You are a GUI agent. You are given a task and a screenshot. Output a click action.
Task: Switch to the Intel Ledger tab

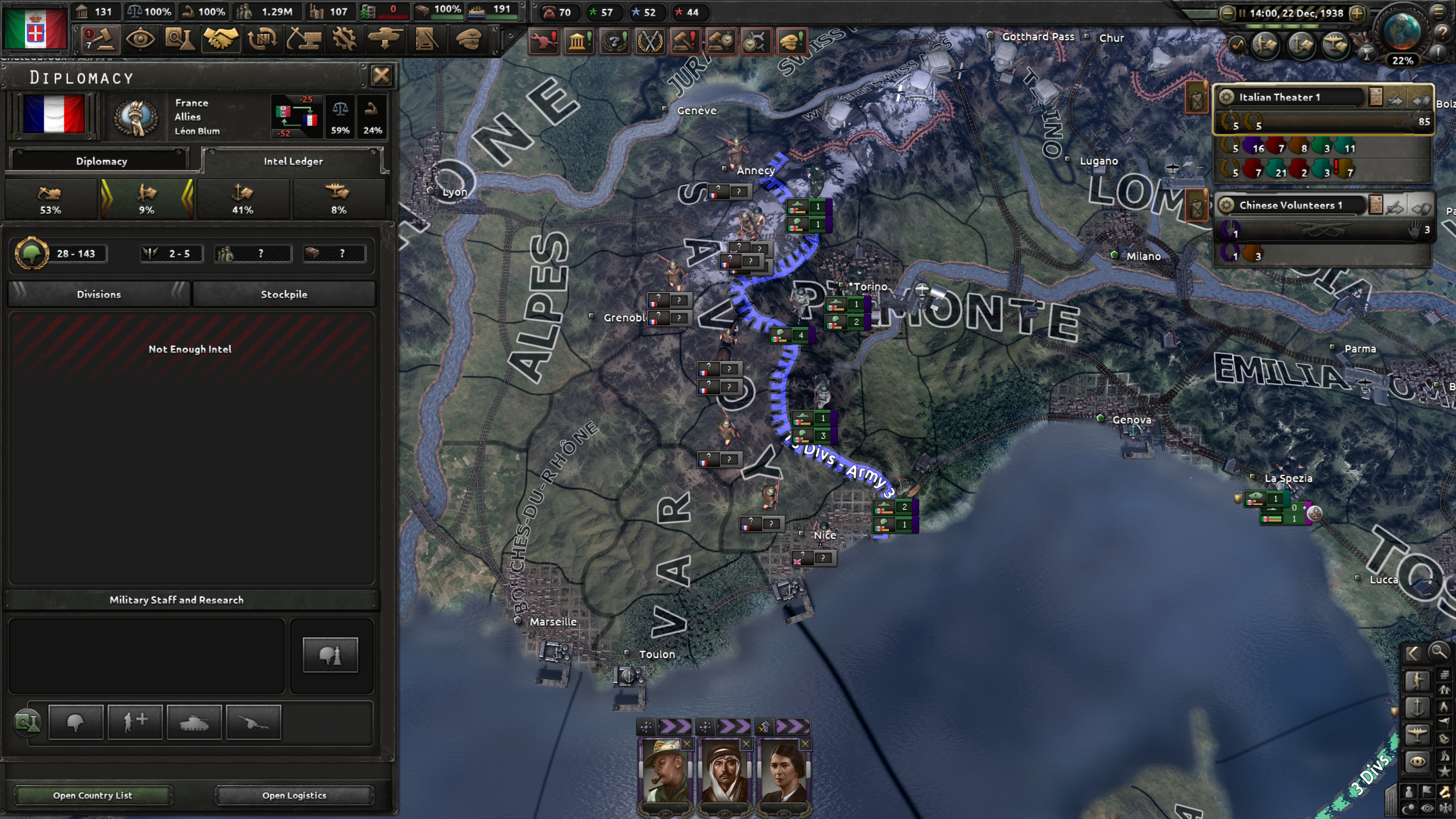click(x=293, y=162)
